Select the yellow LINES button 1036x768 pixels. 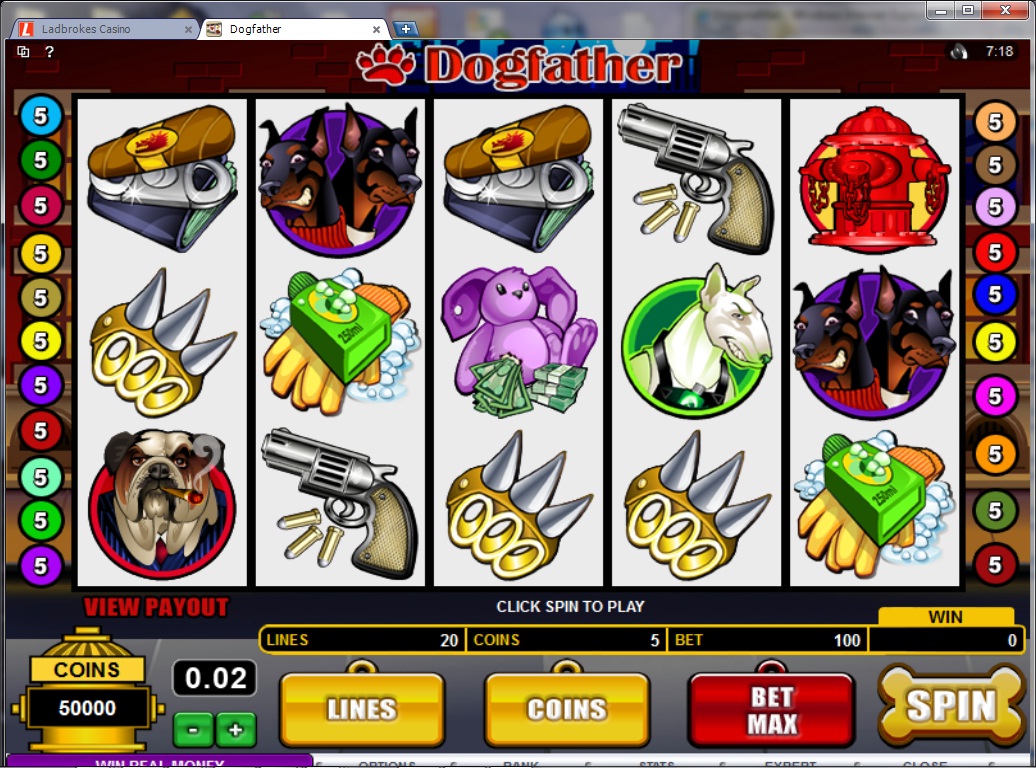(361, 709)
